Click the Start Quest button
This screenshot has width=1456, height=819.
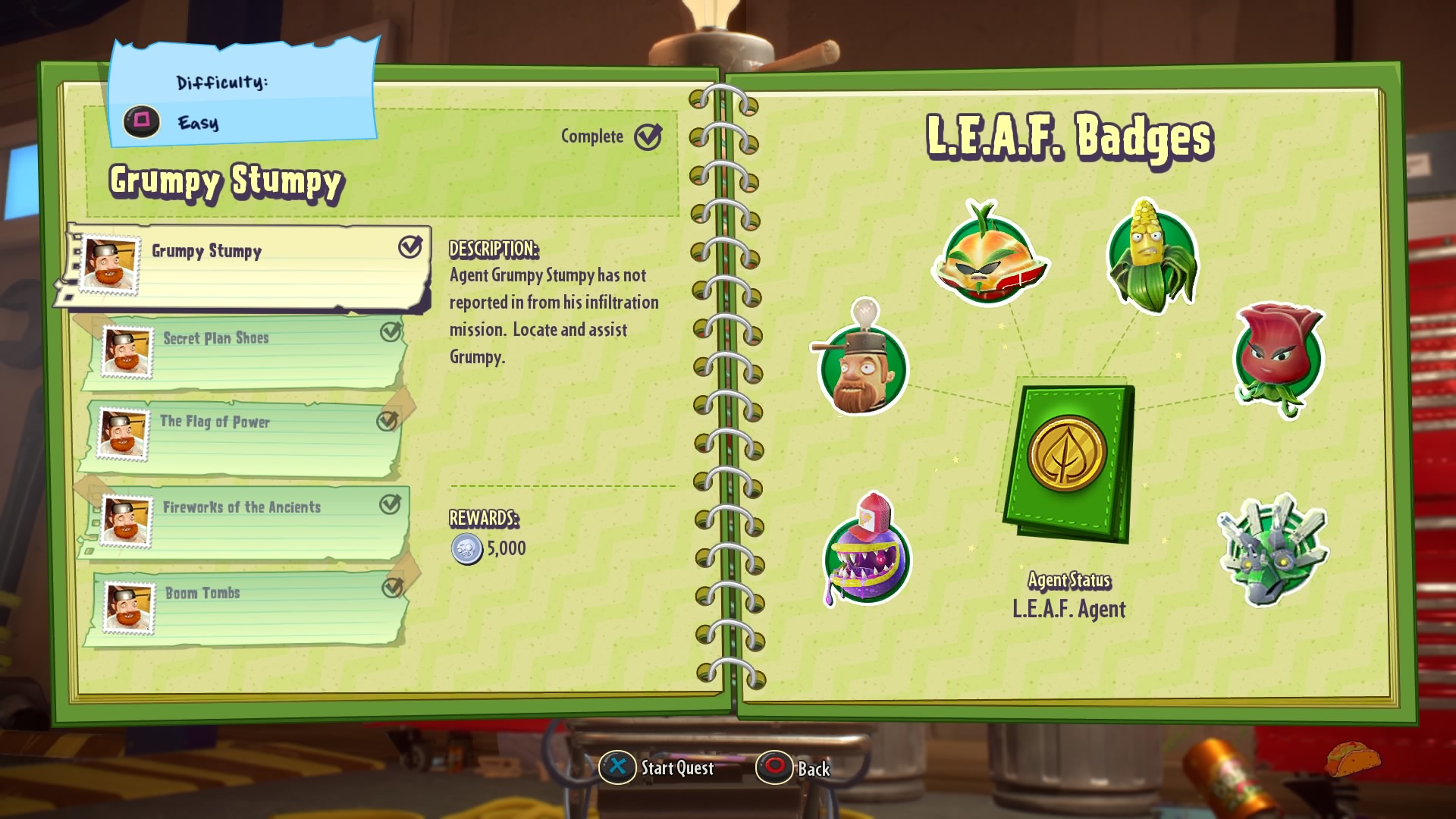click(657, 767)
